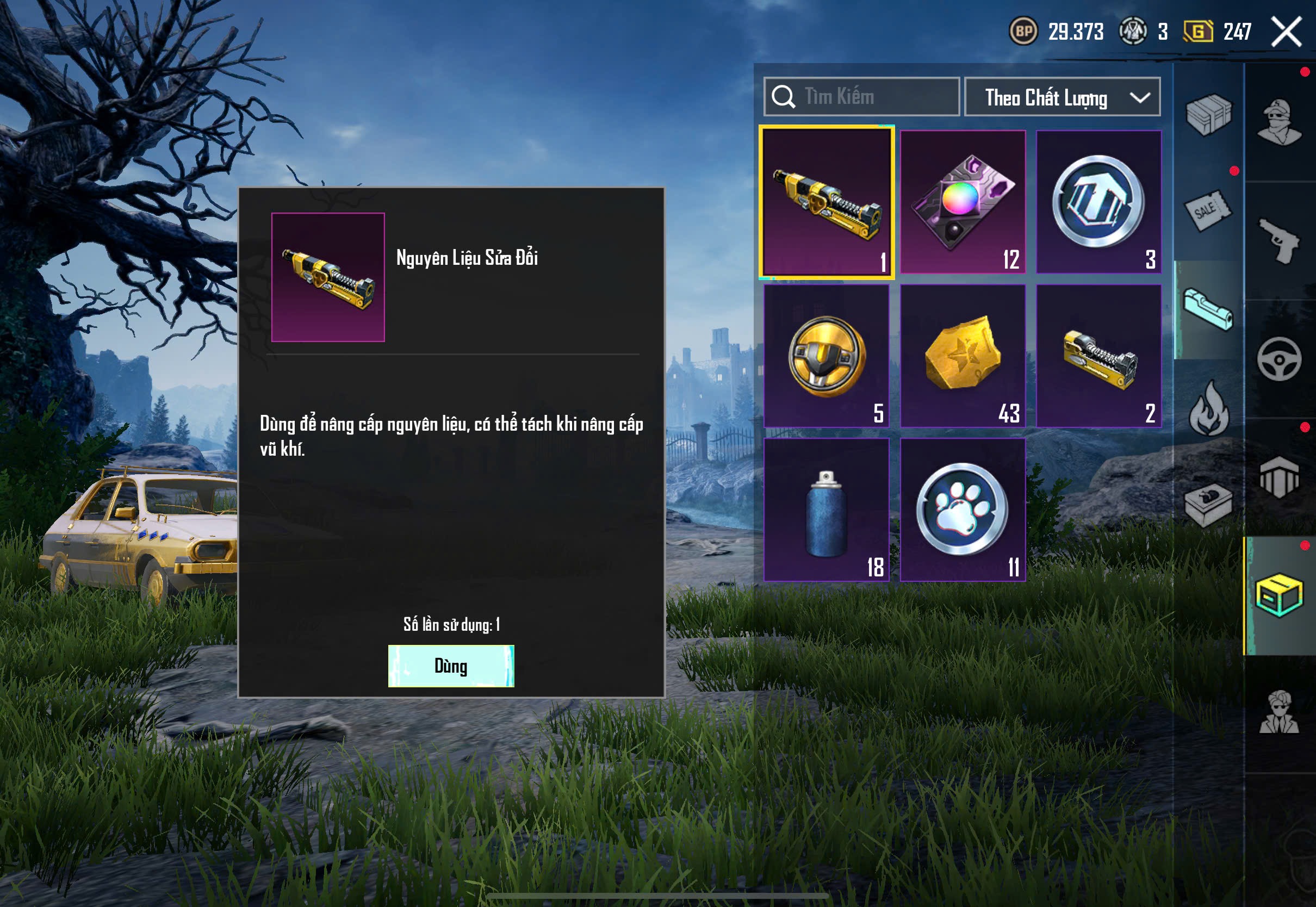
Task: Open the crate category icon
Action: (x=1209, y=115)
